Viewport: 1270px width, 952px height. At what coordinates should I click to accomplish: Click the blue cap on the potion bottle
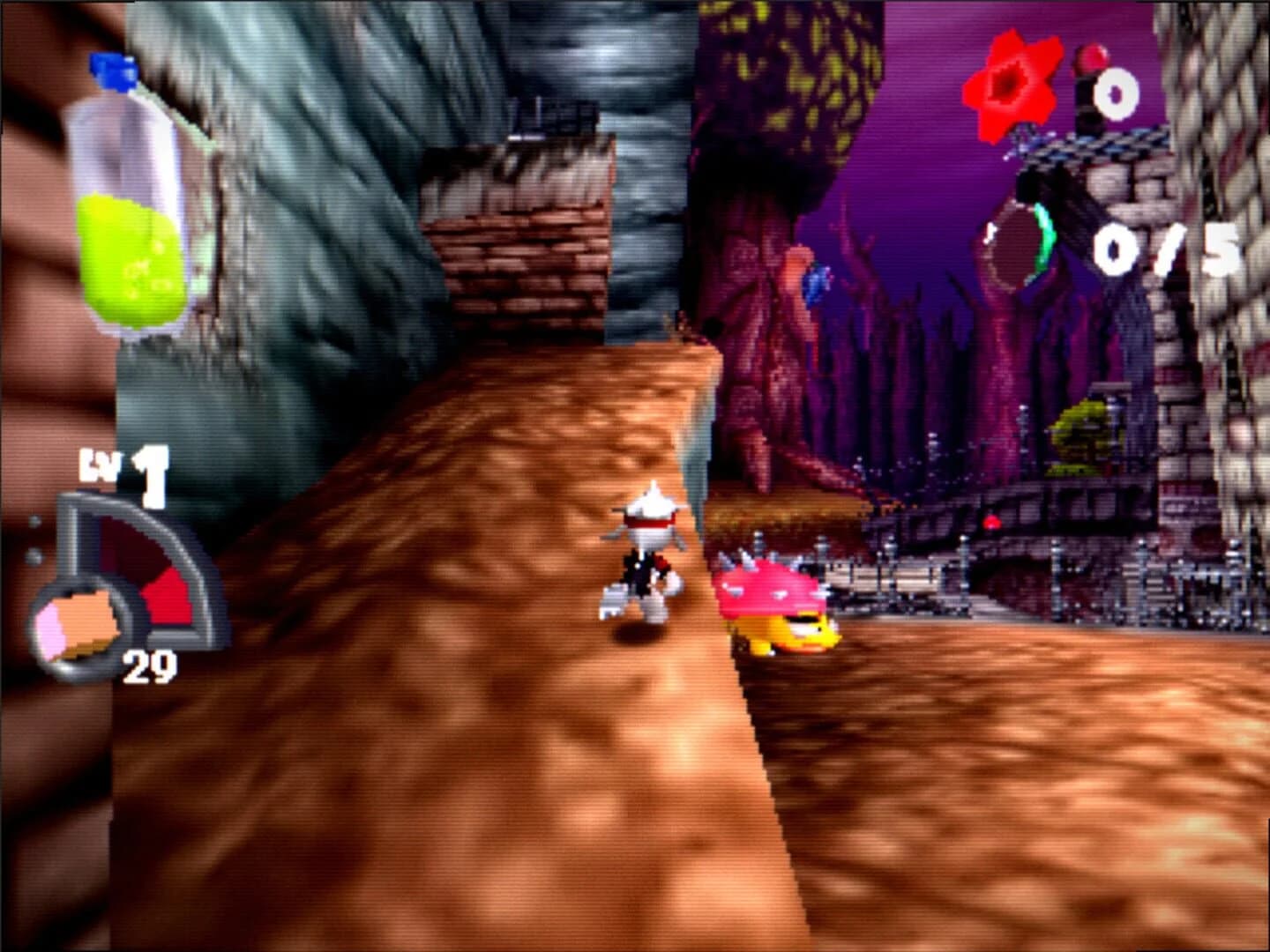[x=109, y=71]
